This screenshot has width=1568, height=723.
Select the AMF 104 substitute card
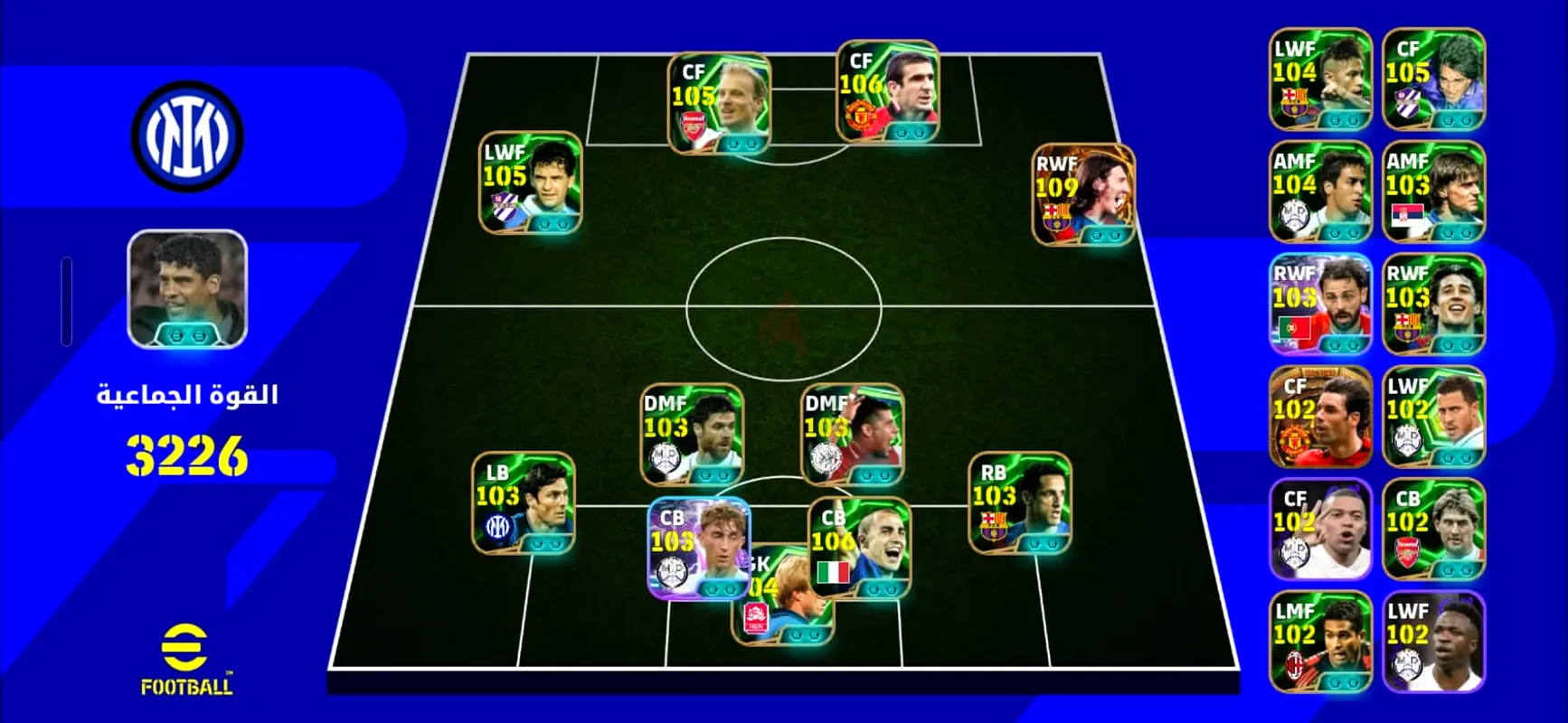coord(1319,192)
